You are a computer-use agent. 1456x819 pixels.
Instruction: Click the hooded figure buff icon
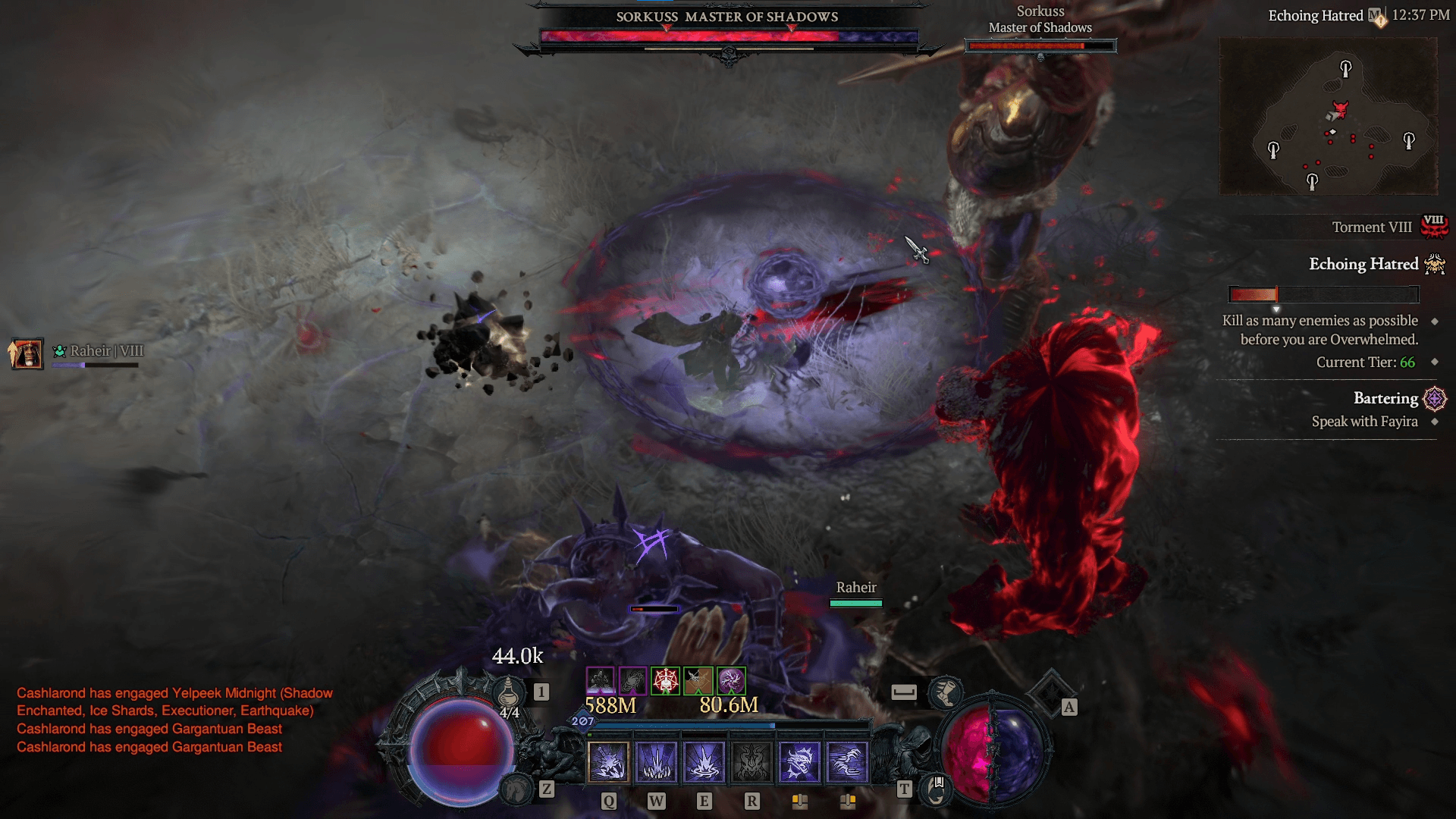[x=600, y=681]
